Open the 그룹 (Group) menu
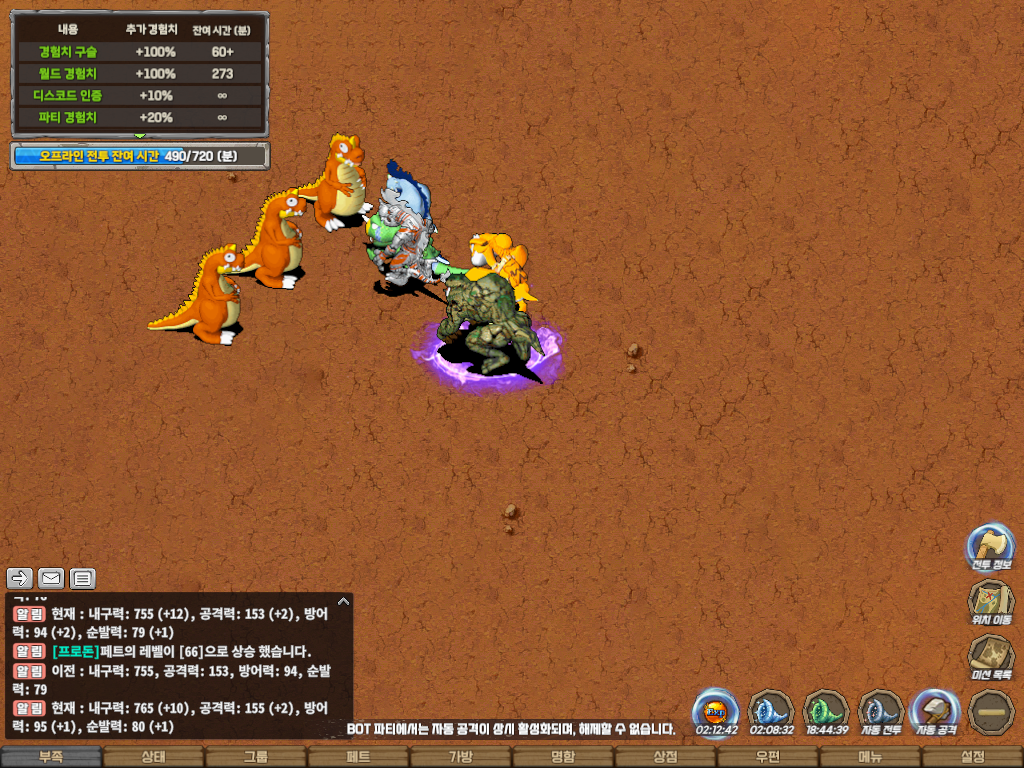The height and width of the screenshot is (768, 1024). [256, 757]
